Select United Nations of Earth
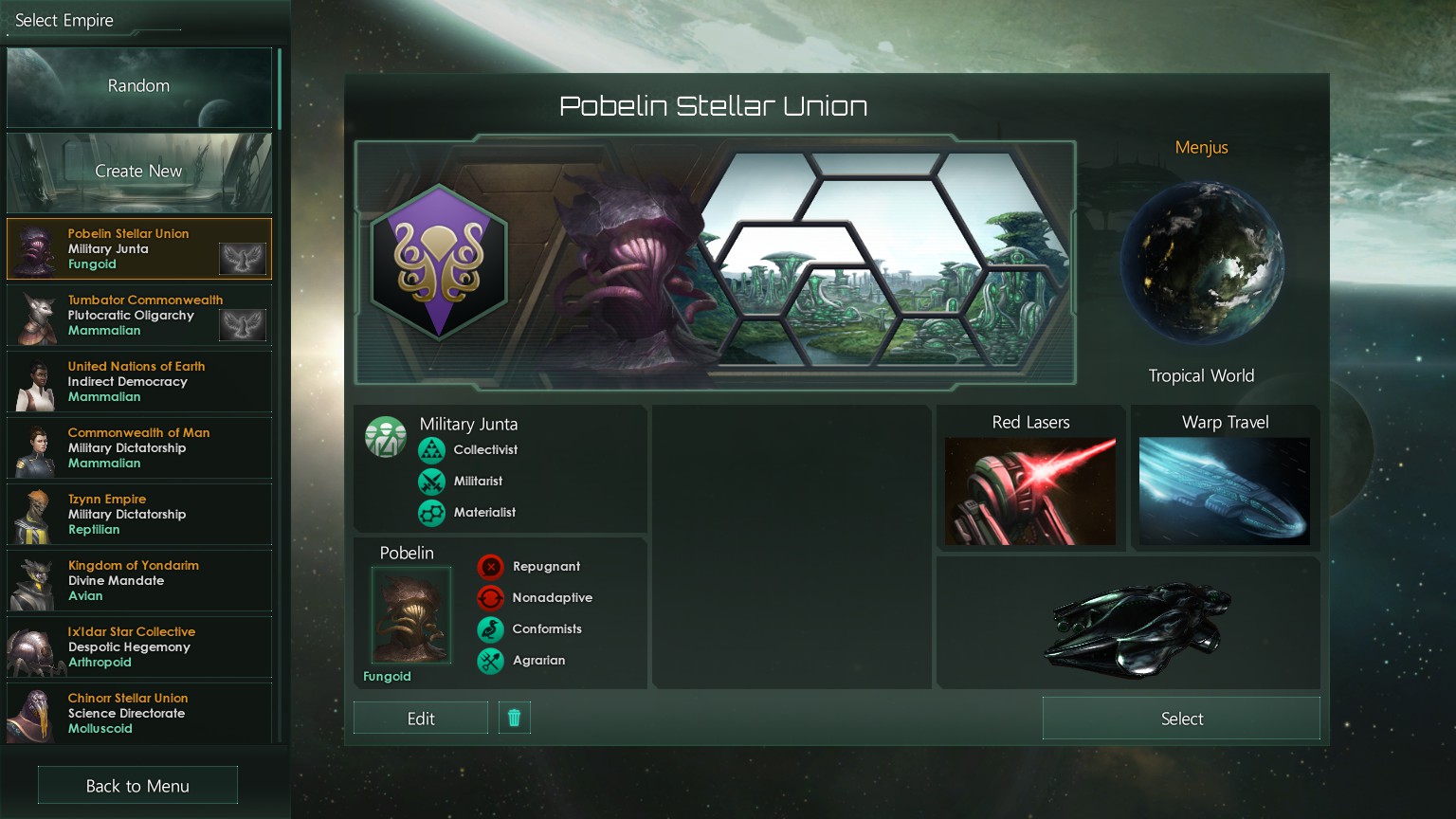1456x819 pixels. coord(138,382)
